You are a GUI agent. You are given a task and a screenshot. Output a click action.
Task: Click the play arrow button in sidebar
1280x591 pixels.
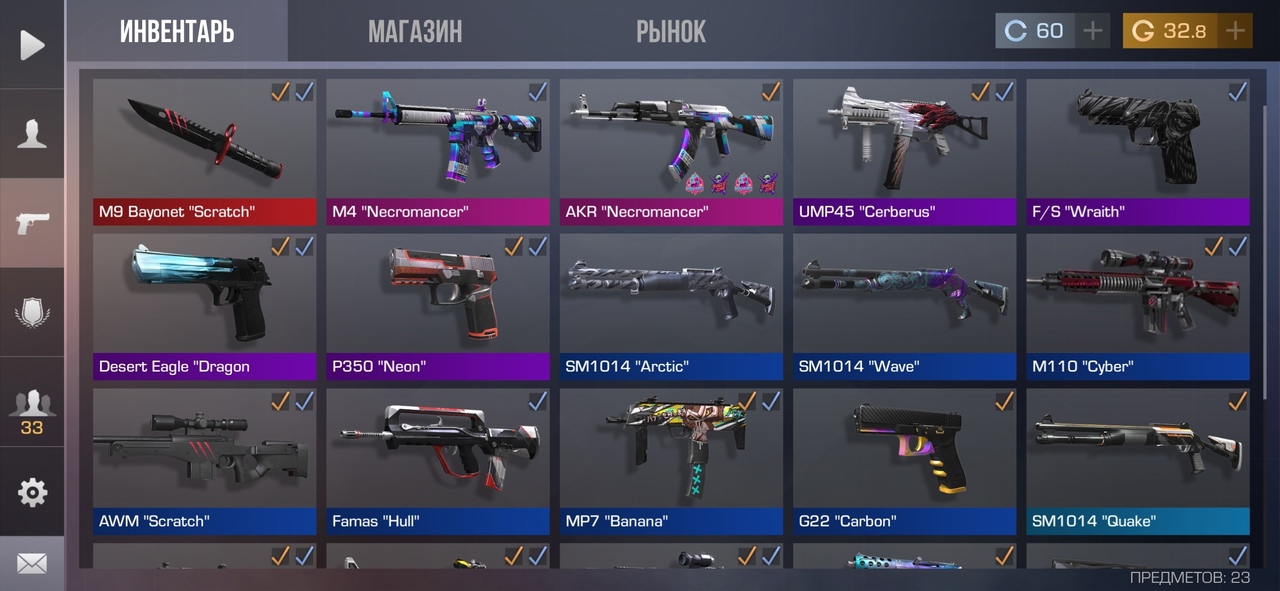coord(32,45)
